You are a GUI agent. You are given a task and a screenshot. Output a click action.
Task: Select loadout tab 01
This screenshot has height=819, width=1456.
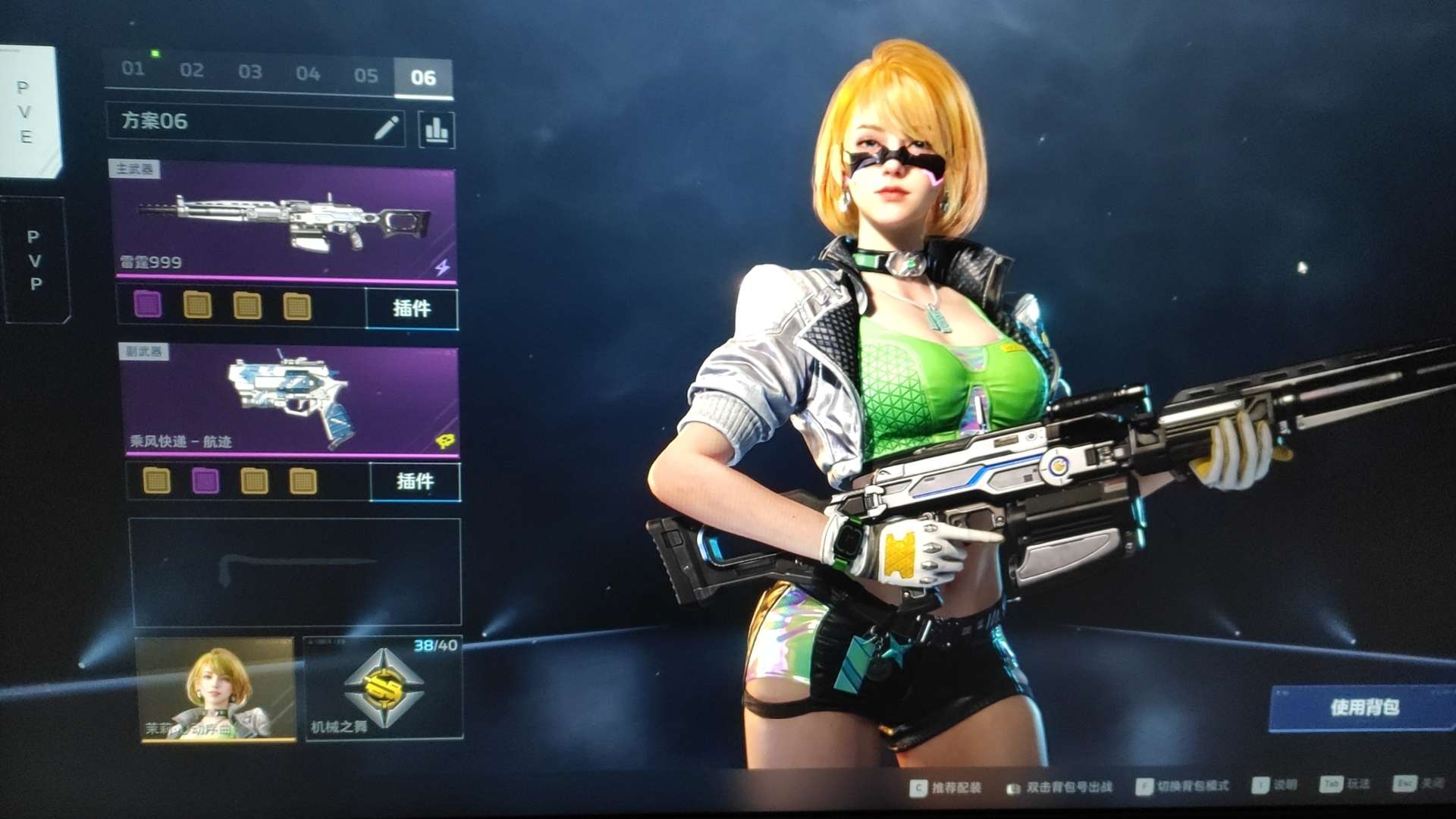(x=133, y=69)
